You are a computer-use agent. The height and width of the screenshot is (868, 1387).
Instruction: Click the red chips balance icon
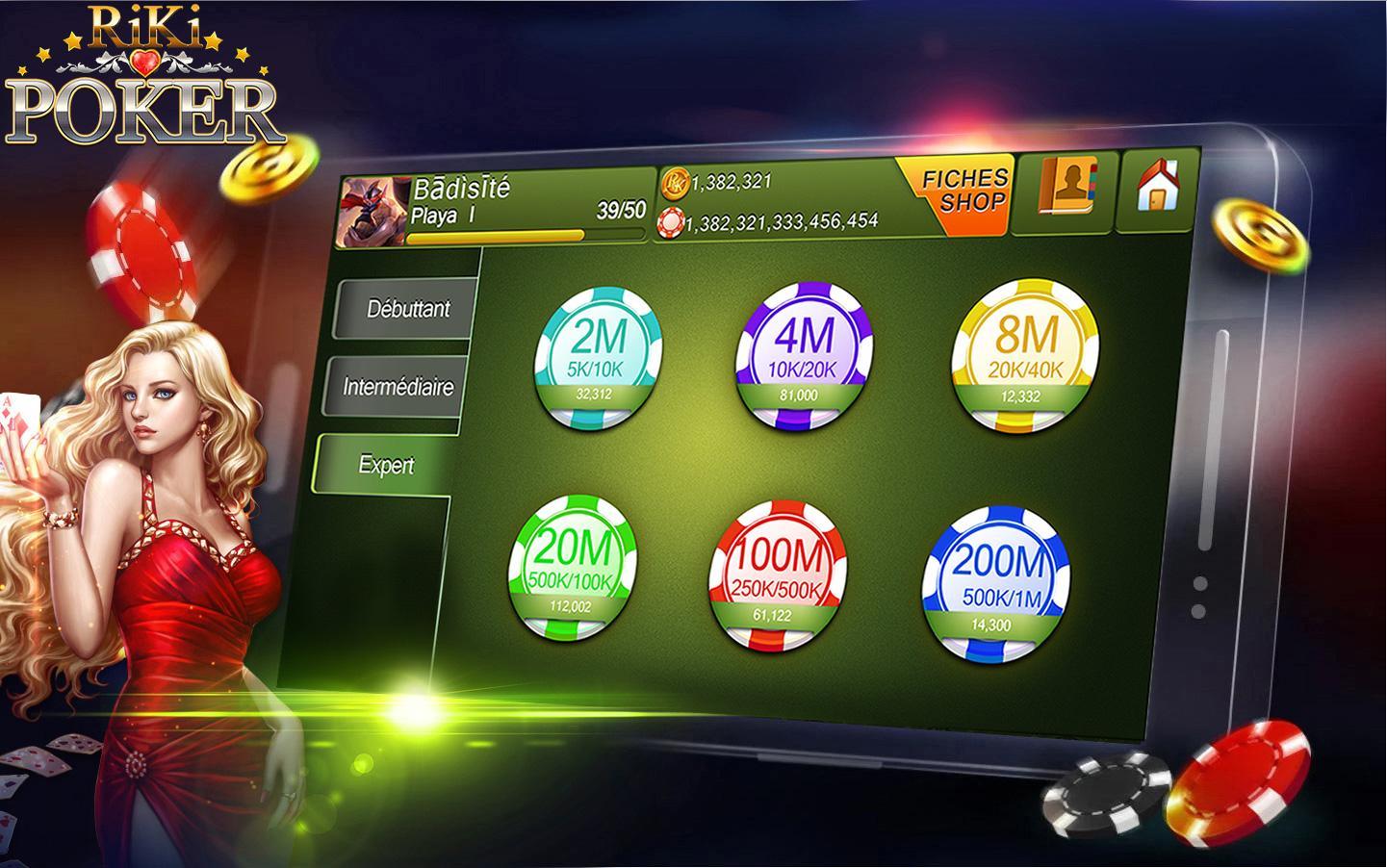(673, 219)
